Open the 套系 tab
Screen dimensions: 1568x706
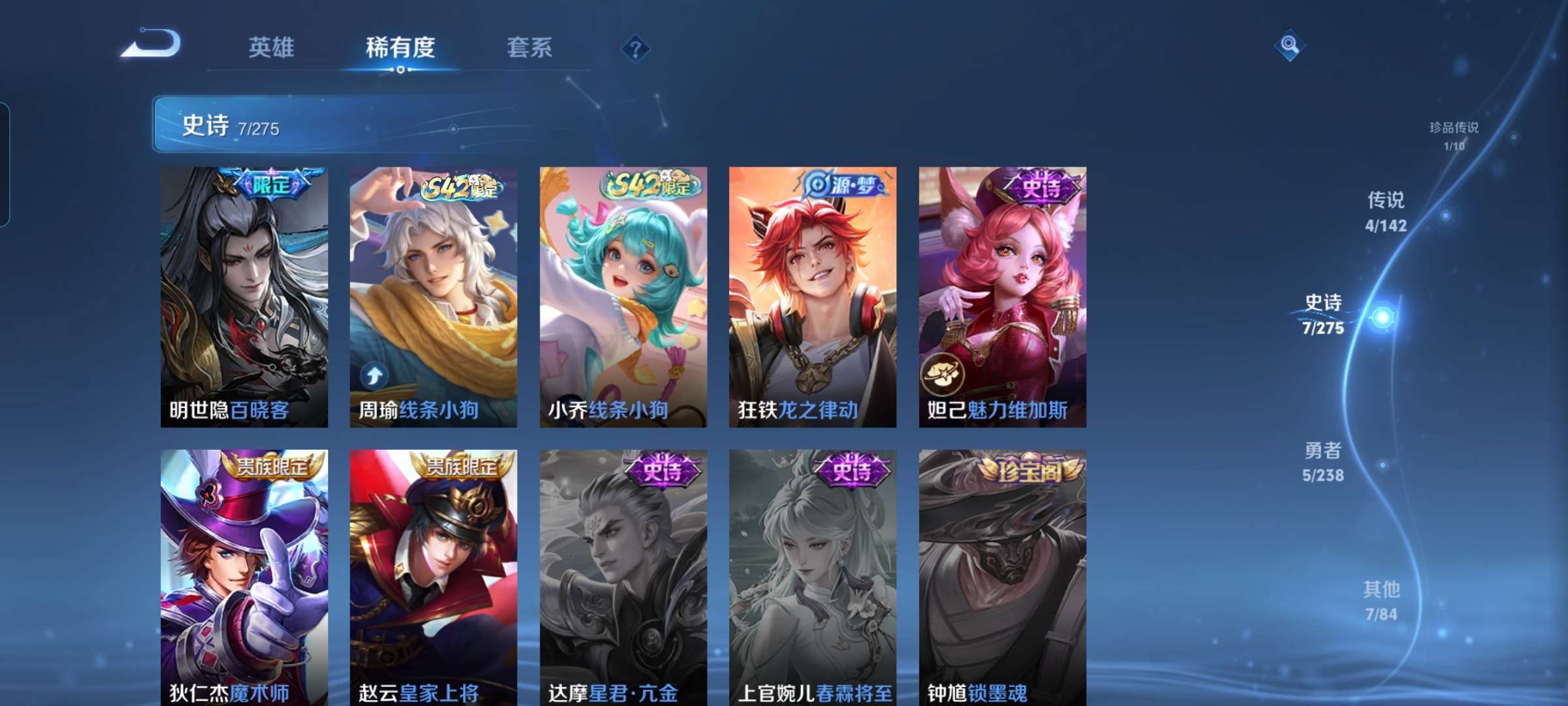pos(529,47)
